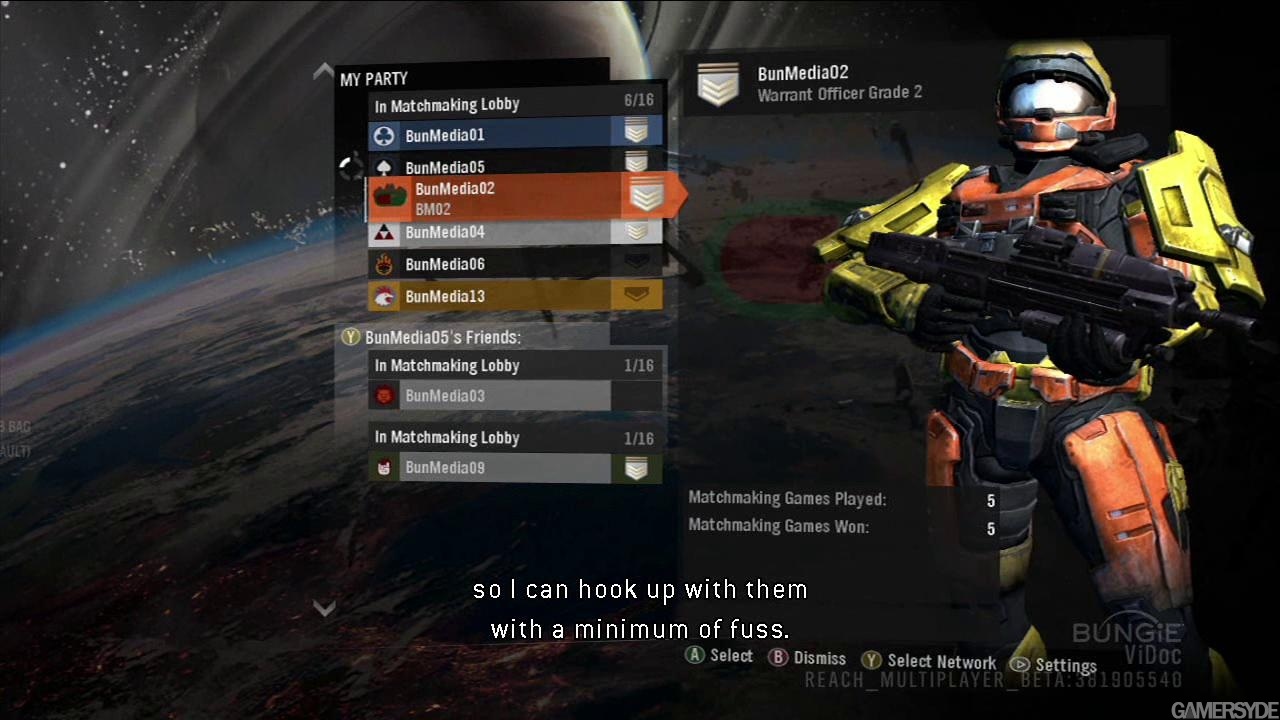Click BunMedia02's rank chevron emblem
Screen dimensions: 1280x720
coord(717,84)
